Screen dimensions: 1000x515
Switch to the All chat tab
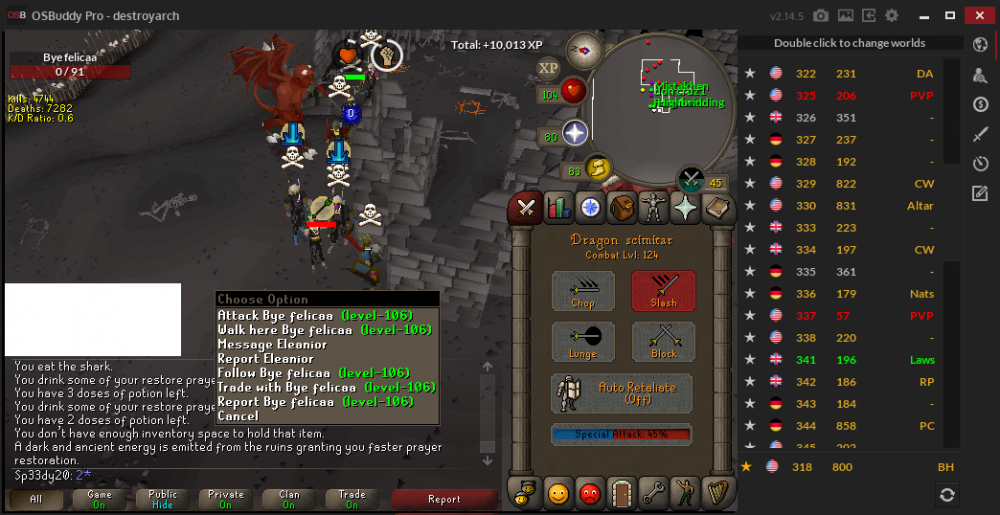coord(36,499)
